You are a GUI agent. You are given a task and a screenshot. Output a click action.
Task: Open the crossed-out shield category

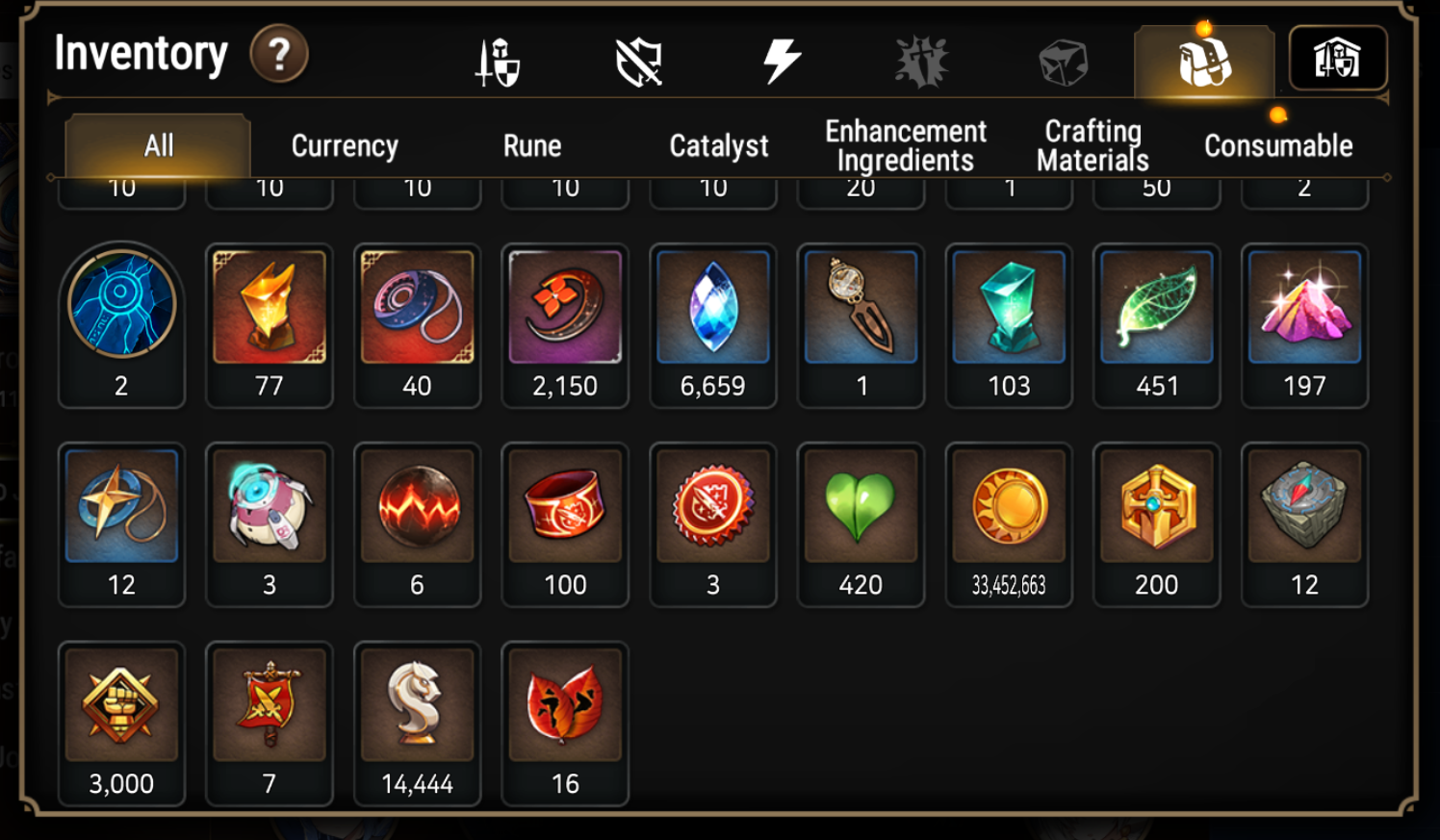pos(639,63)
